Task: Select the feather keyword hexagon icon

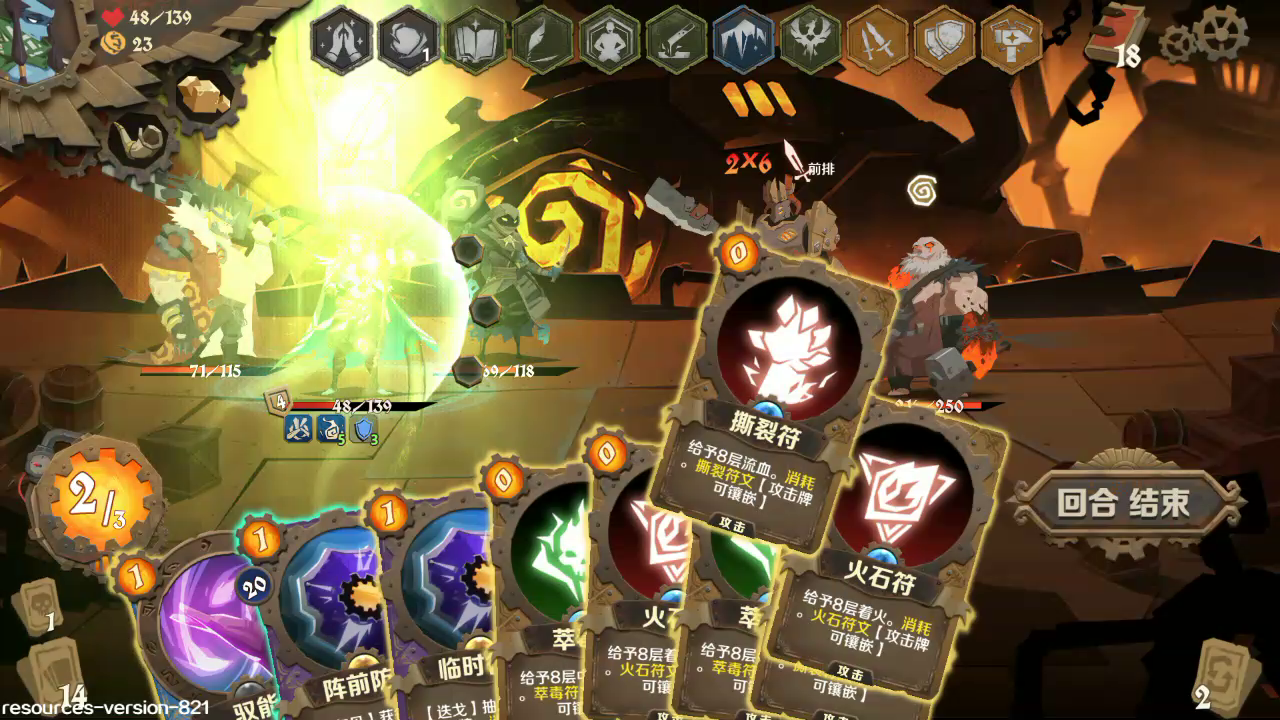Action: (542, 39)
